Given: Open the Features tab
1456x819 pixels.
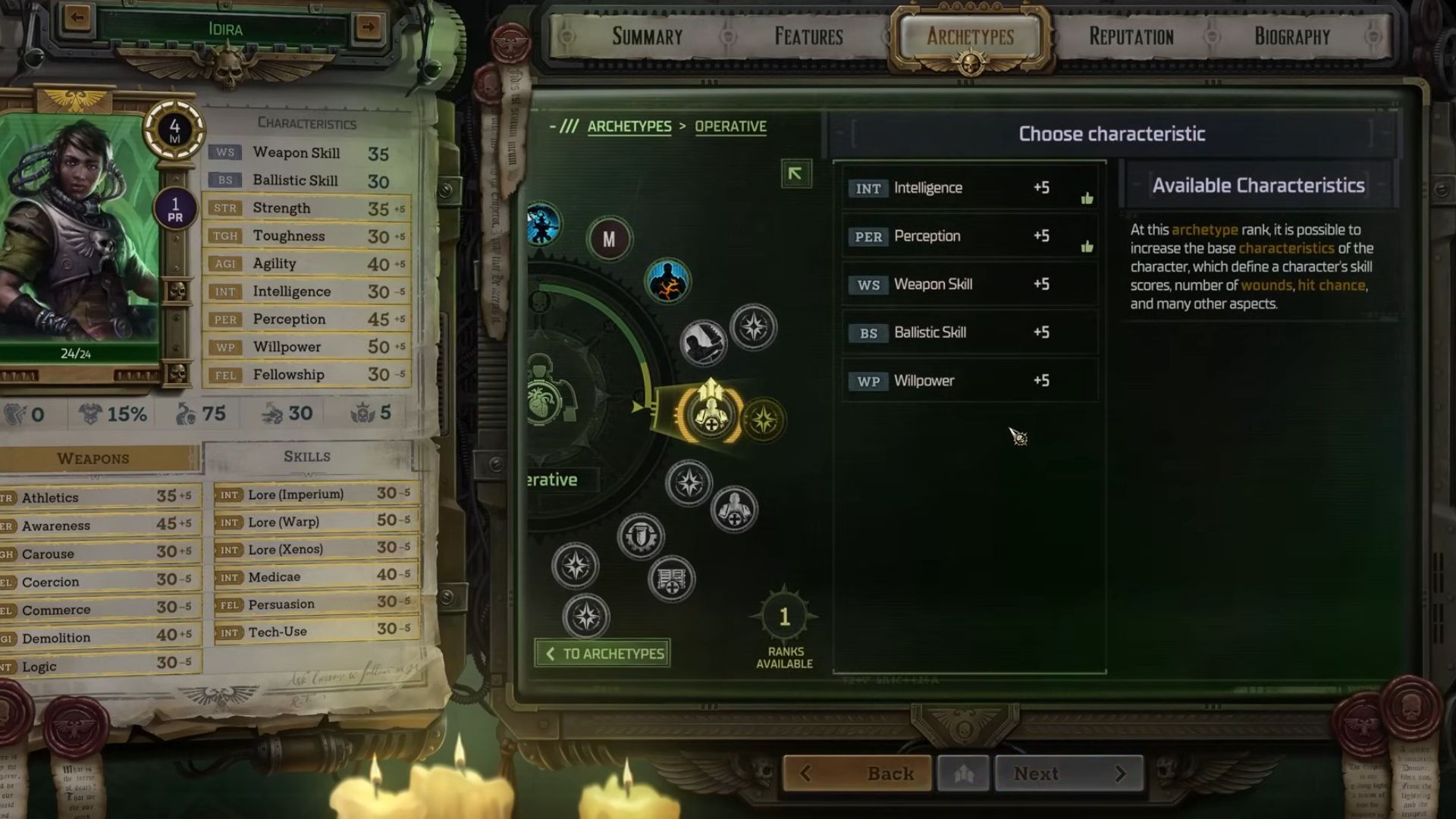Looking at the screenshot, I should coord(808,36).
